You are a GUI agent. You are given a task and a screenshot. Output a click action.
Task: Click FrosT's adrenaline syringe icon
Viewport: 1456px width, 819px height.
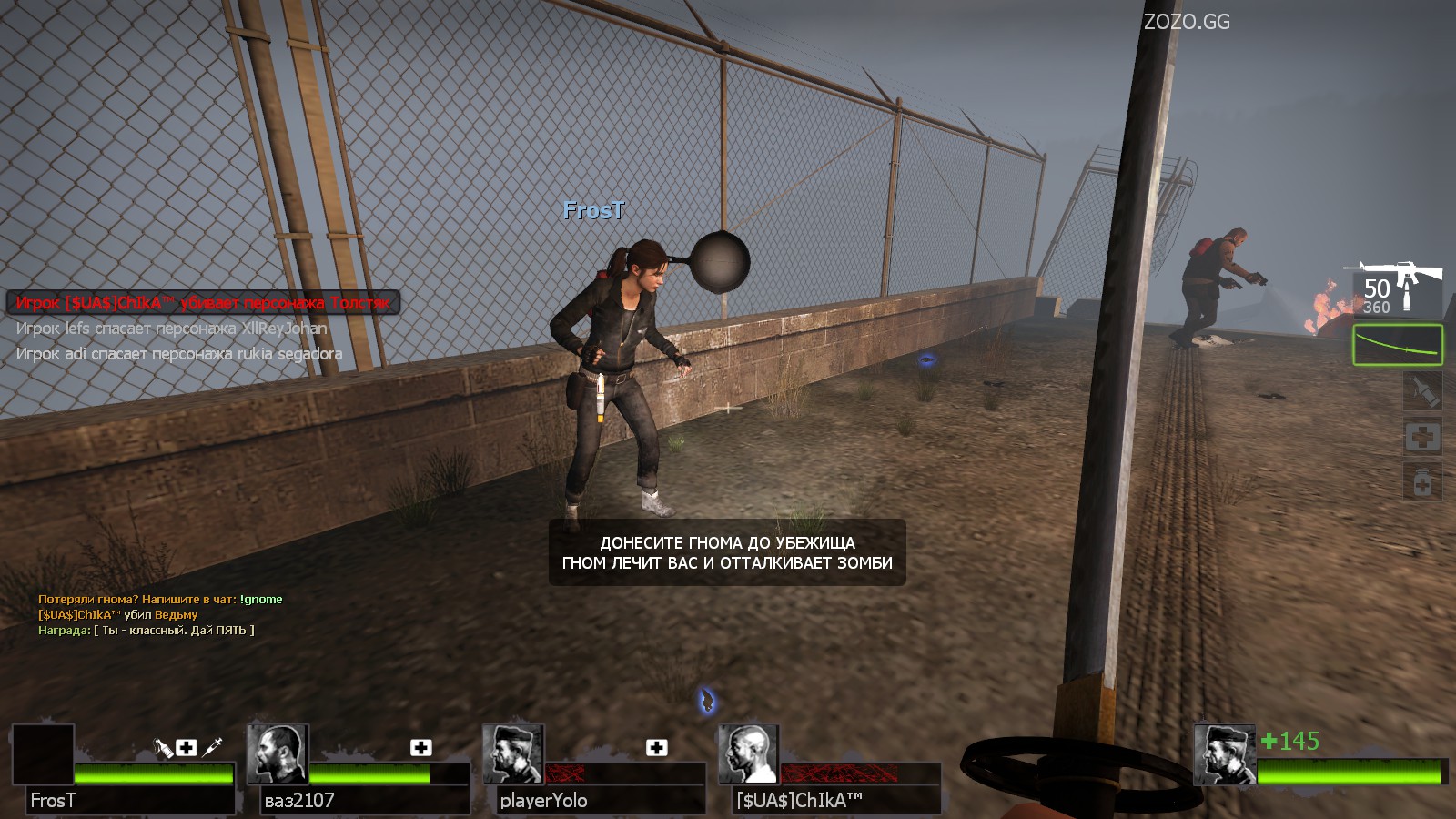tap(213, 747)
